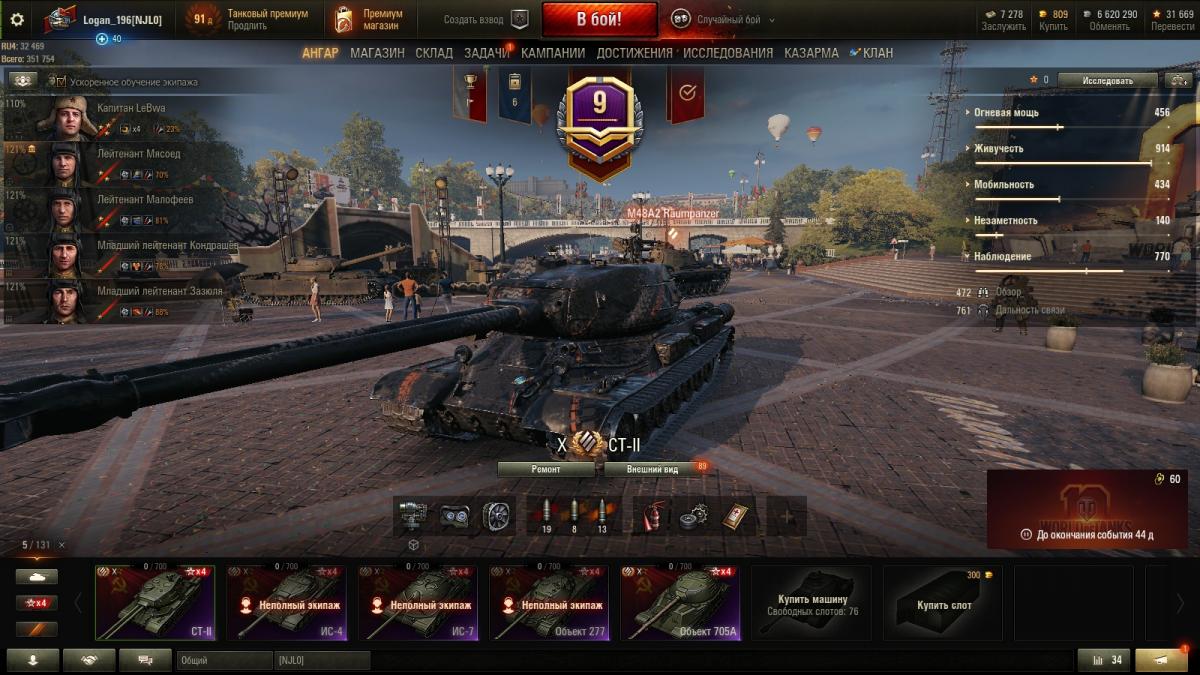Select the ИС-7 tank in the carousel
The width and height of the screenshot is (1200, 675).
[x=417, y=603]
